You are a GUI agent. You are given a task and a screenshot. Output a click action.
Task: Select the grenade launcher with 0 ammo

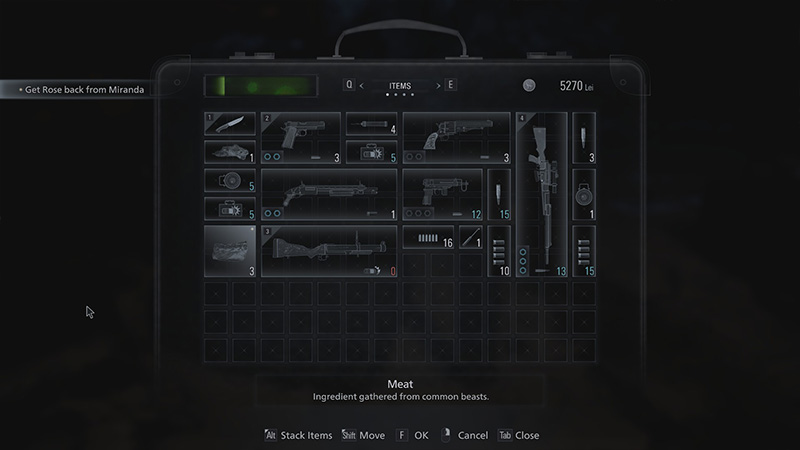click(329, 251)
